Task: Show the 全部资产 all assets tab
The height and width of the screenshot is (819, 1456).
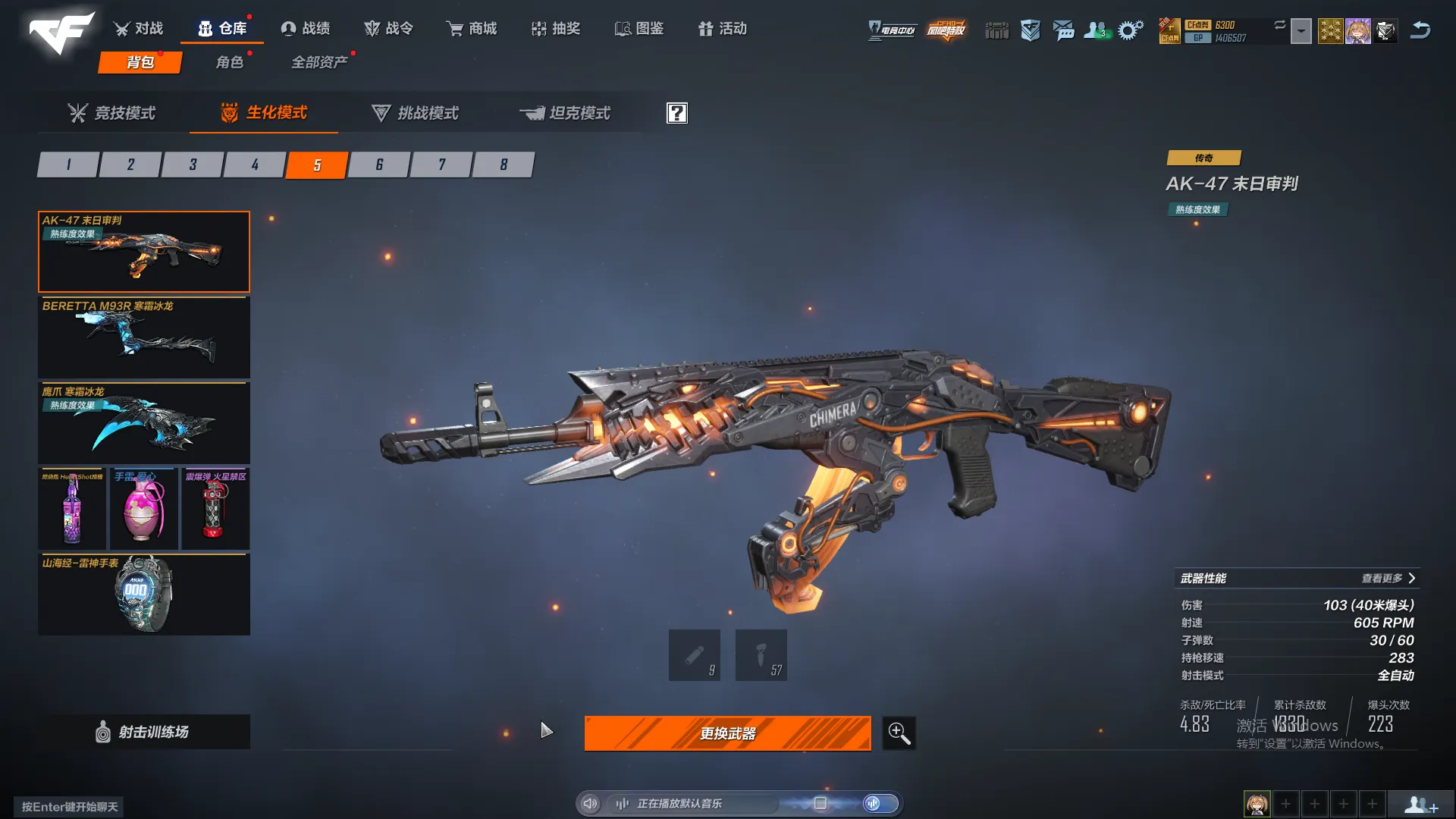Action: coord(319,62)
